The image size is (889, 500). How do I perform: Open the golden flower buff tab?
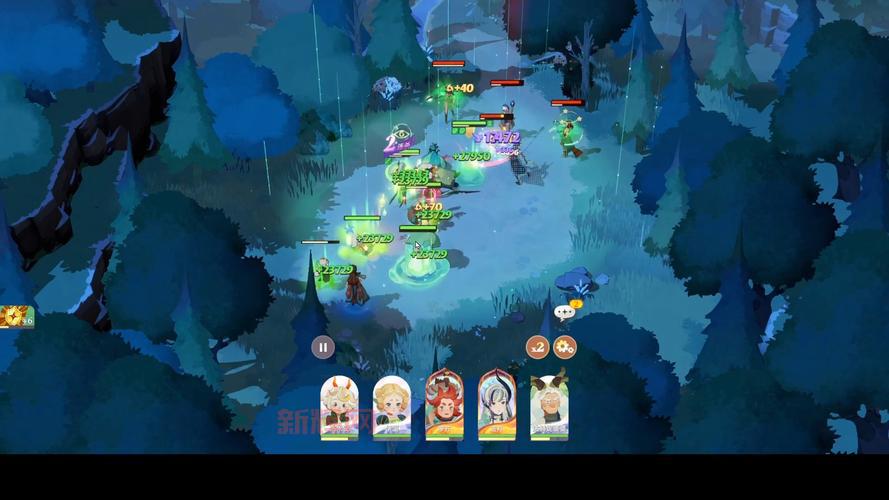[16, 317]
